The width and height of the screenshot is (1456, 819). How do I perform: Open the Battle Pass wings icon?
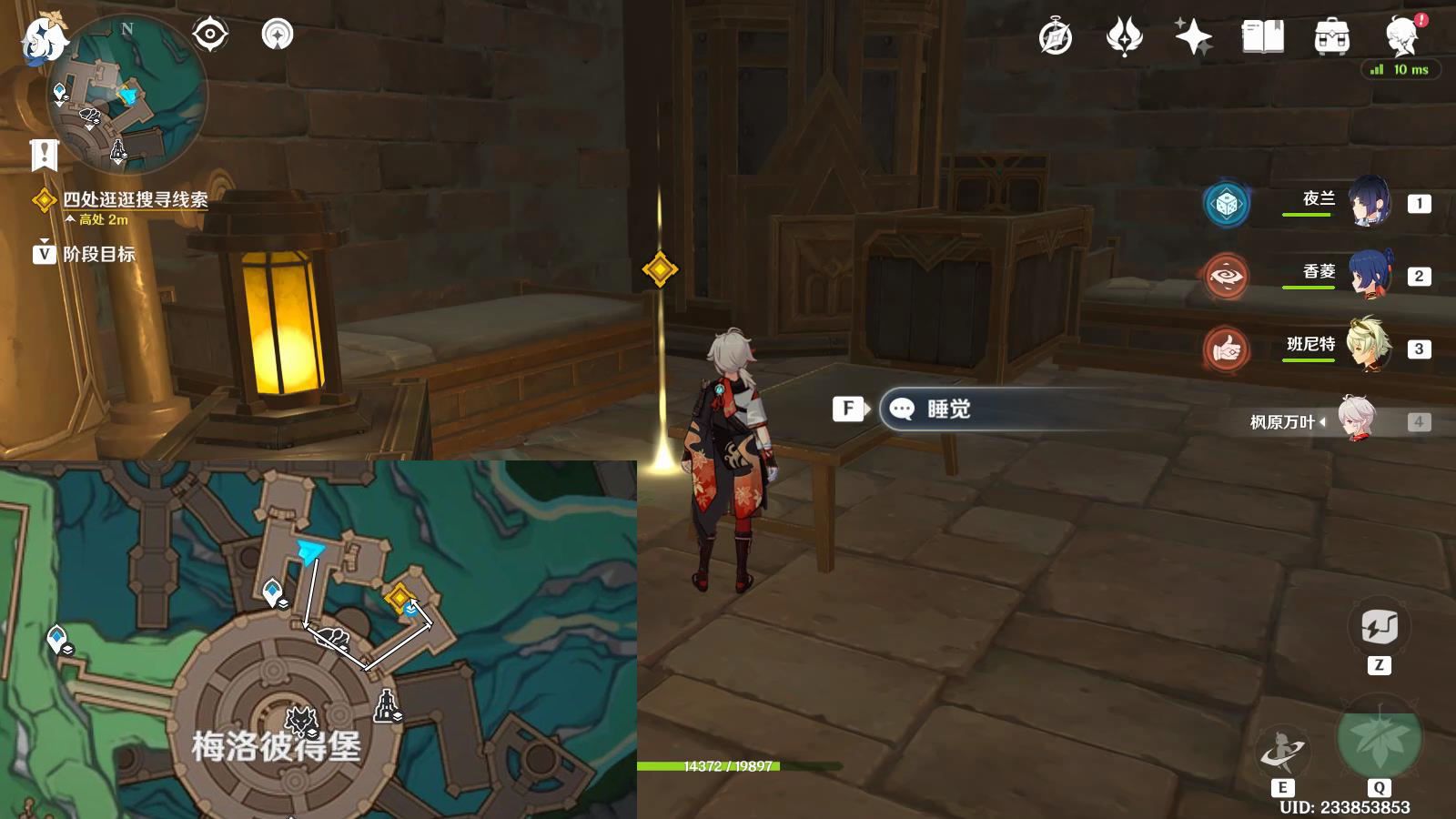1127,38
